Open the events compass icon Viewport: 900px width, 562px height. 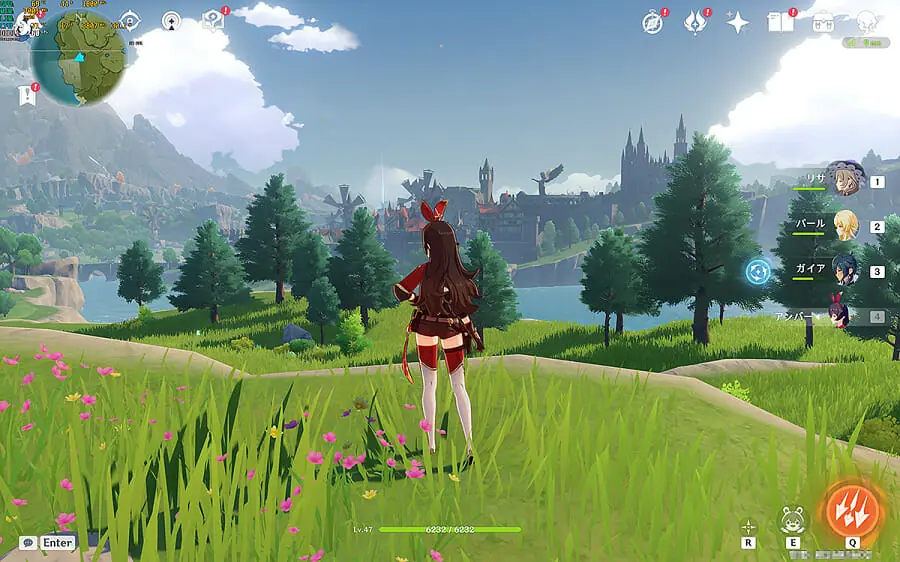[x=653, y=22]
